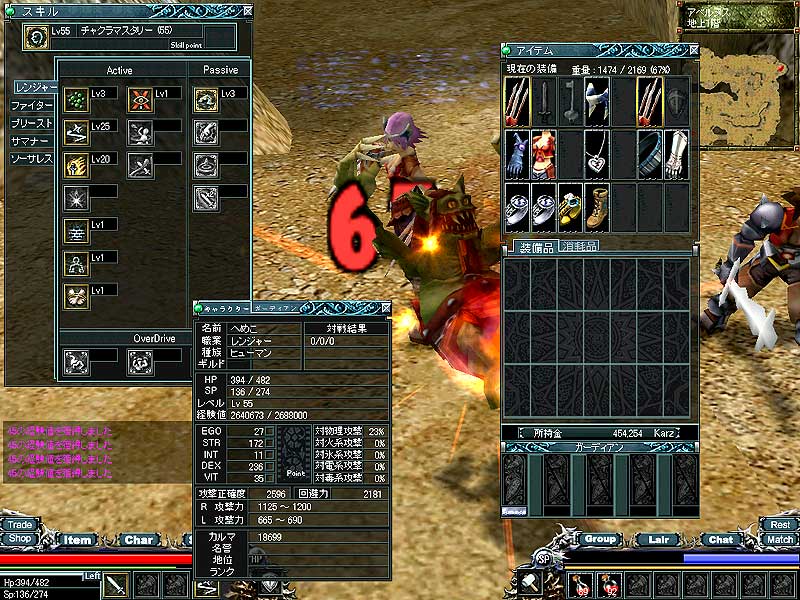Select the Lv20 glowing fist skill
The width and height of the screenshot is (800, 600).
(x=75, y=164)
